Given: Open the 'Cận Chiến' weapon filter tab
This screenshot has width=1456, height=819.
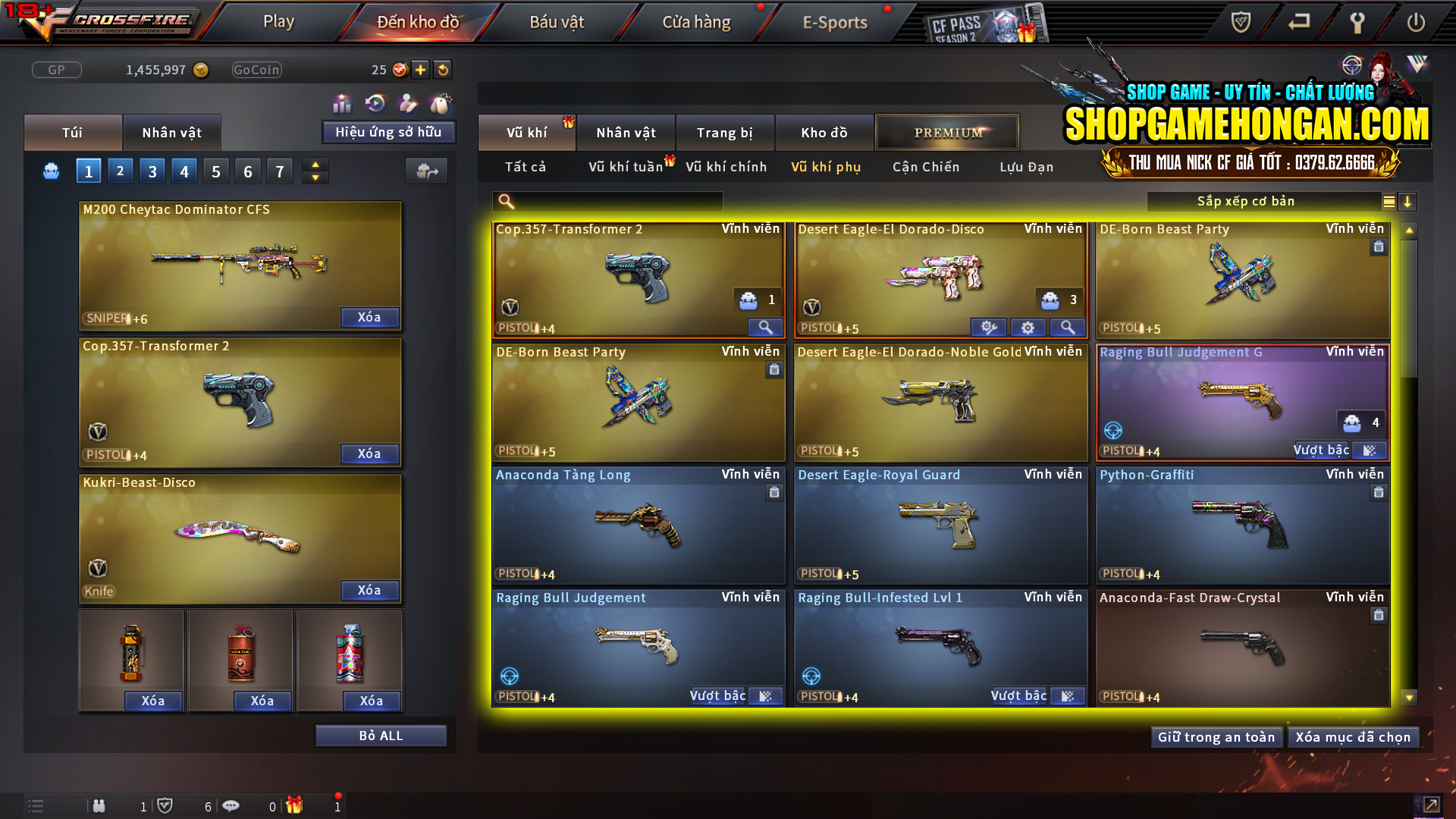Looking at the screenshot, I should [x=925, y=167].
